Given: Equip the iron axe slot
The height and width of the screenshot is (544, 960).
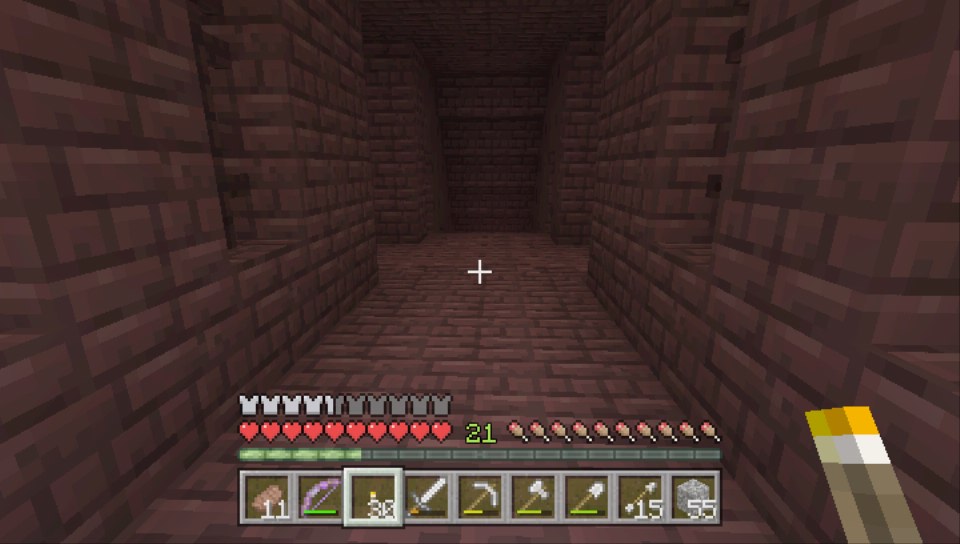Looking at the screenshot, I should pos(534,497).
